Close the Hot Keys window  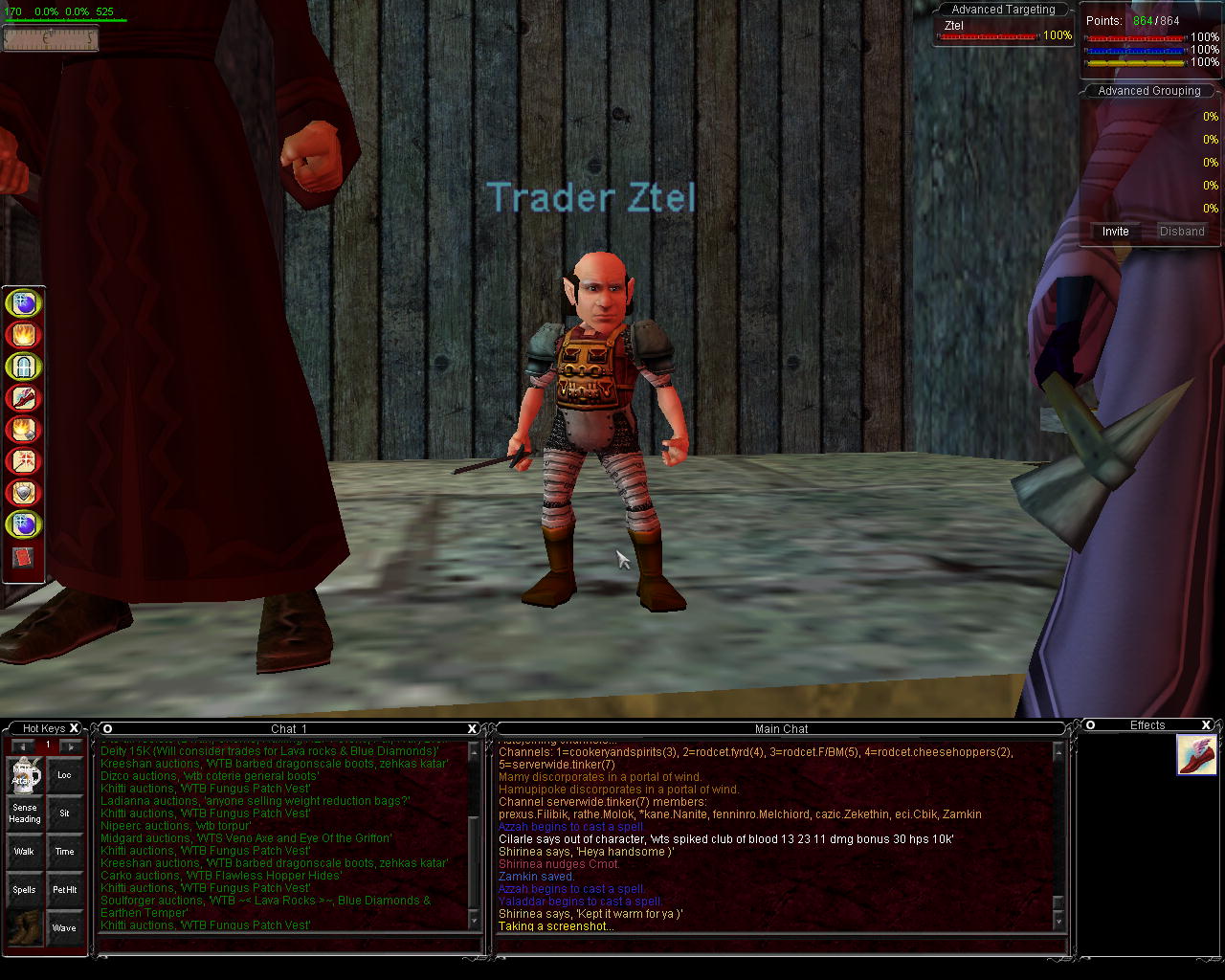pos(75,728)
